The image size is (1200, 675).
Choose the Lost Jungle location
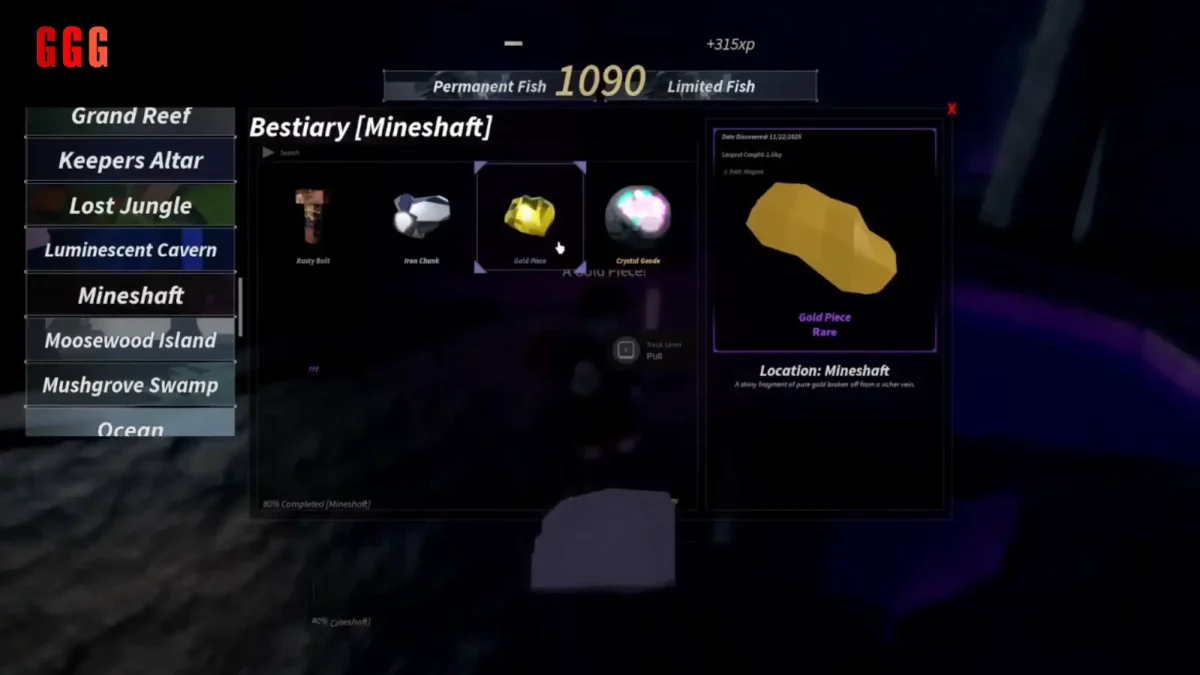pos(131,206)
